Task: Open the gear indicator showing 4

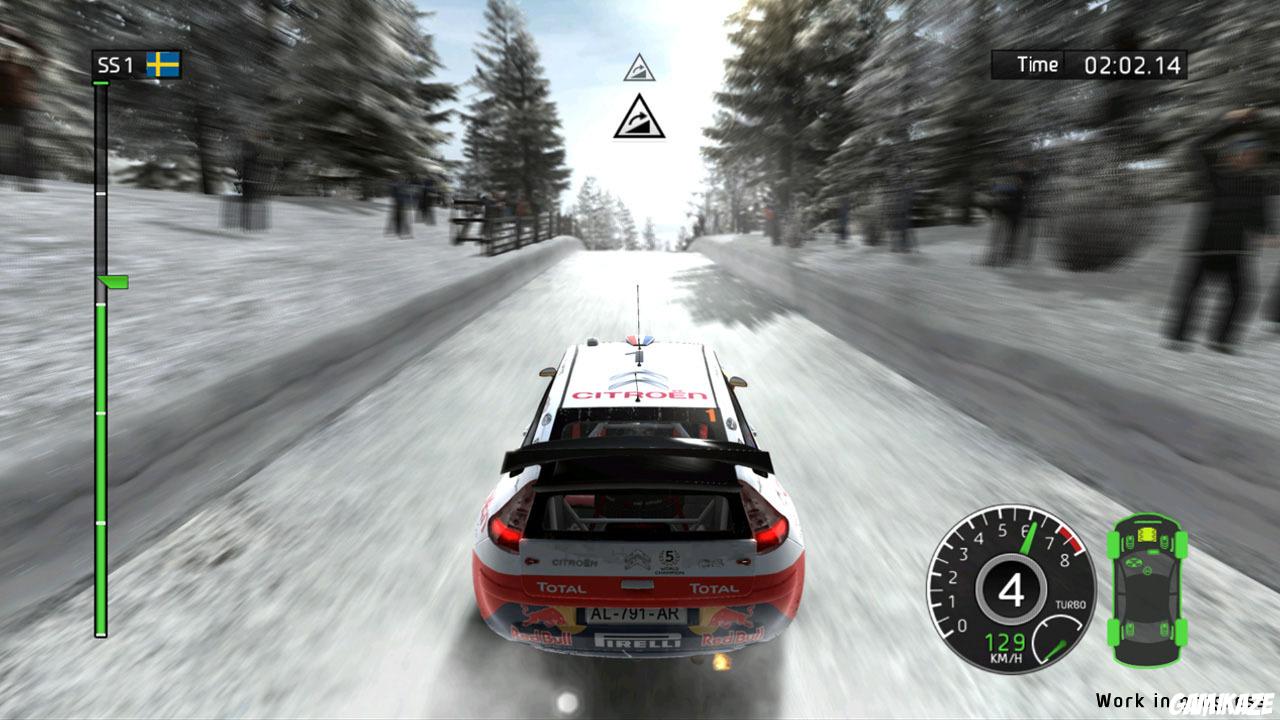Action: 1012,588
